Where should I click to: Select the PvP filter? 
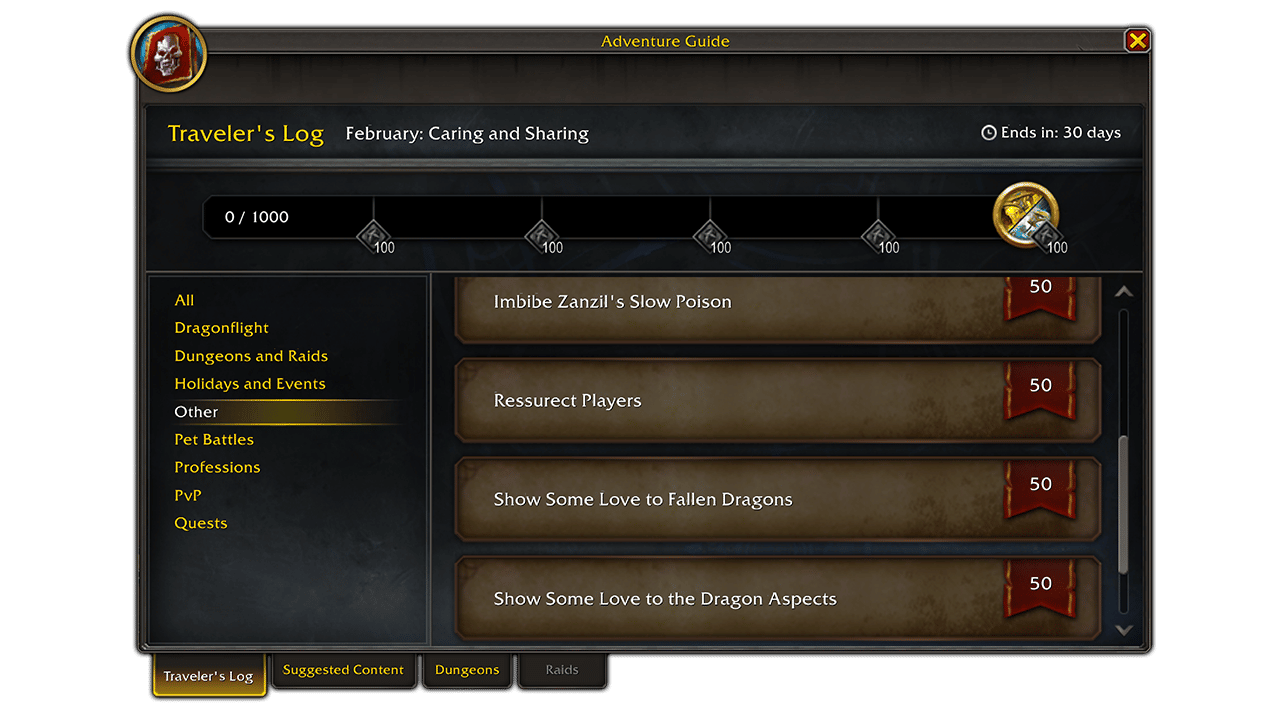click(187, 495)
